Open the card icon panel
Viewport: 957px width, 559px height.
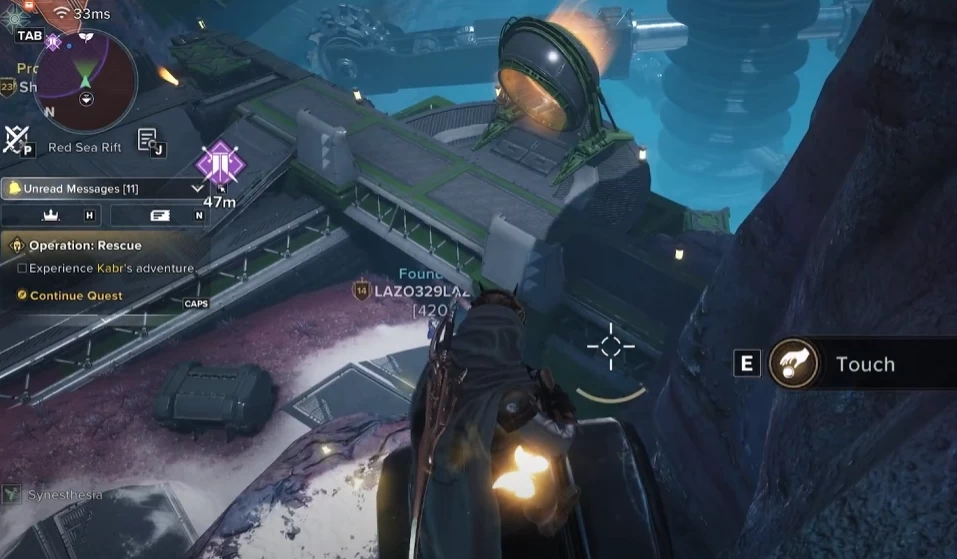(x=160, y=215)
